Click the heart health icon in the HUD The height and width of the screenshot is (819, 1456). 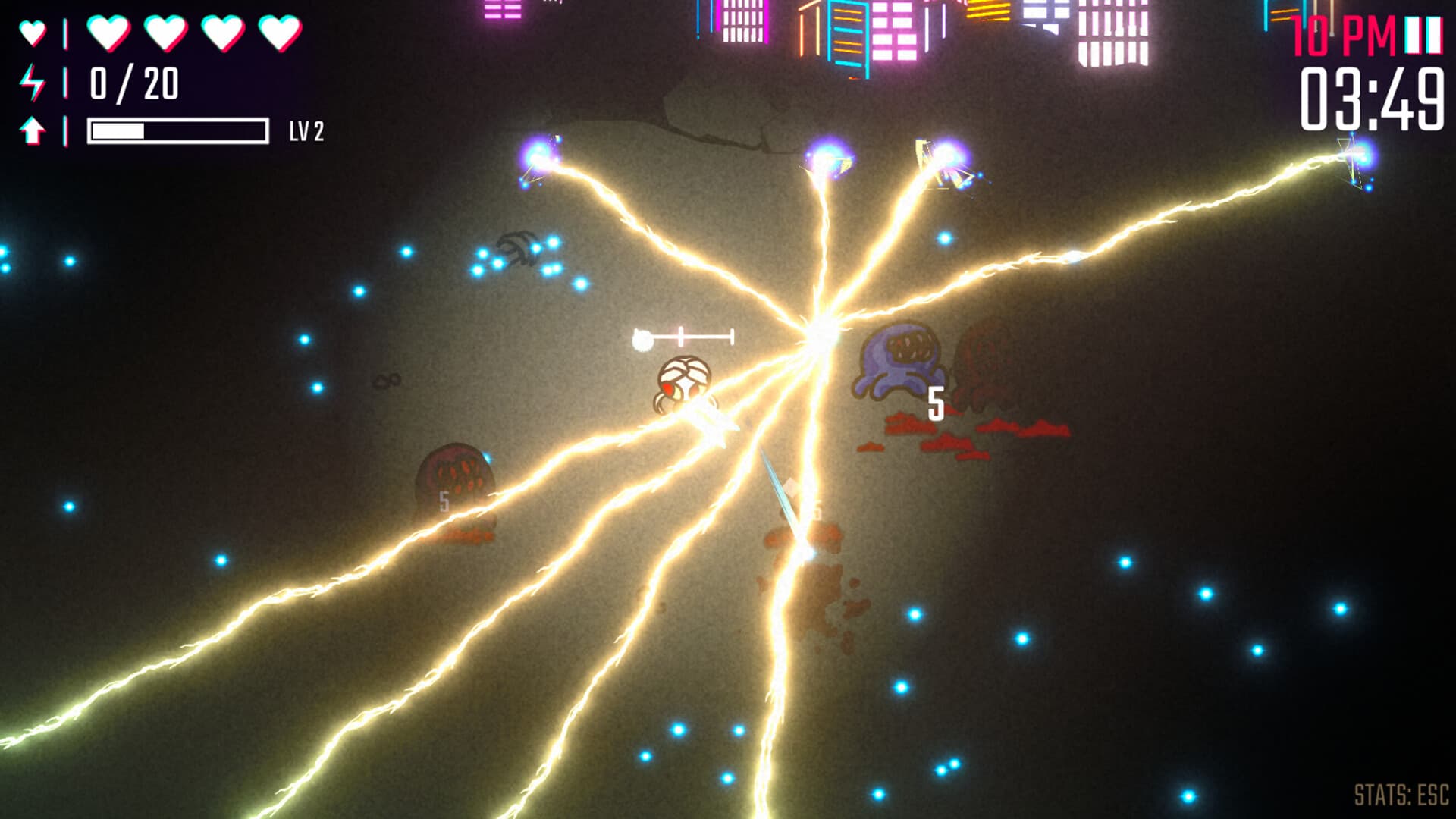pyautogui.click(x=32, y=32)
